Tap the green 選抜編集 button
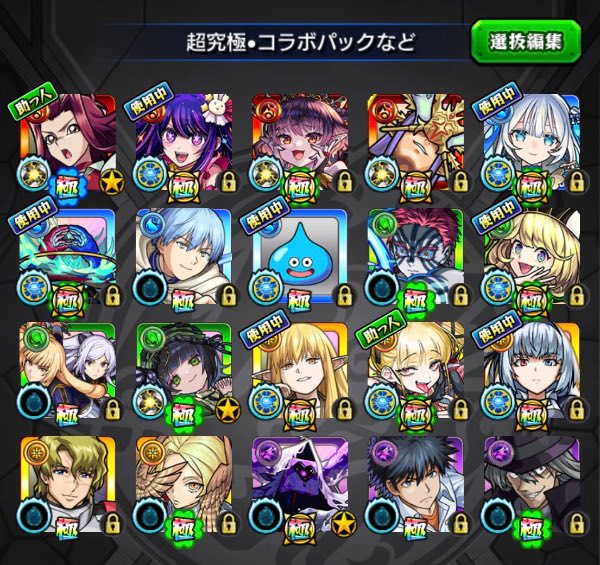The width and height of the screenshot is (600, 565). point(525,42)
